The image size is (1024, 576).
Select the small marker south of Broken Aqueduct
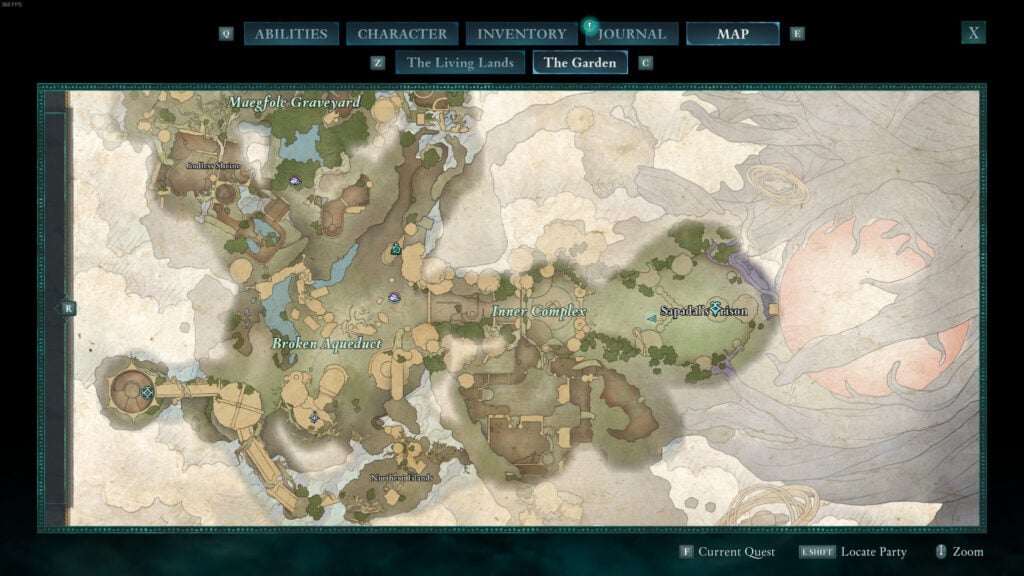(x=314, y=417)
